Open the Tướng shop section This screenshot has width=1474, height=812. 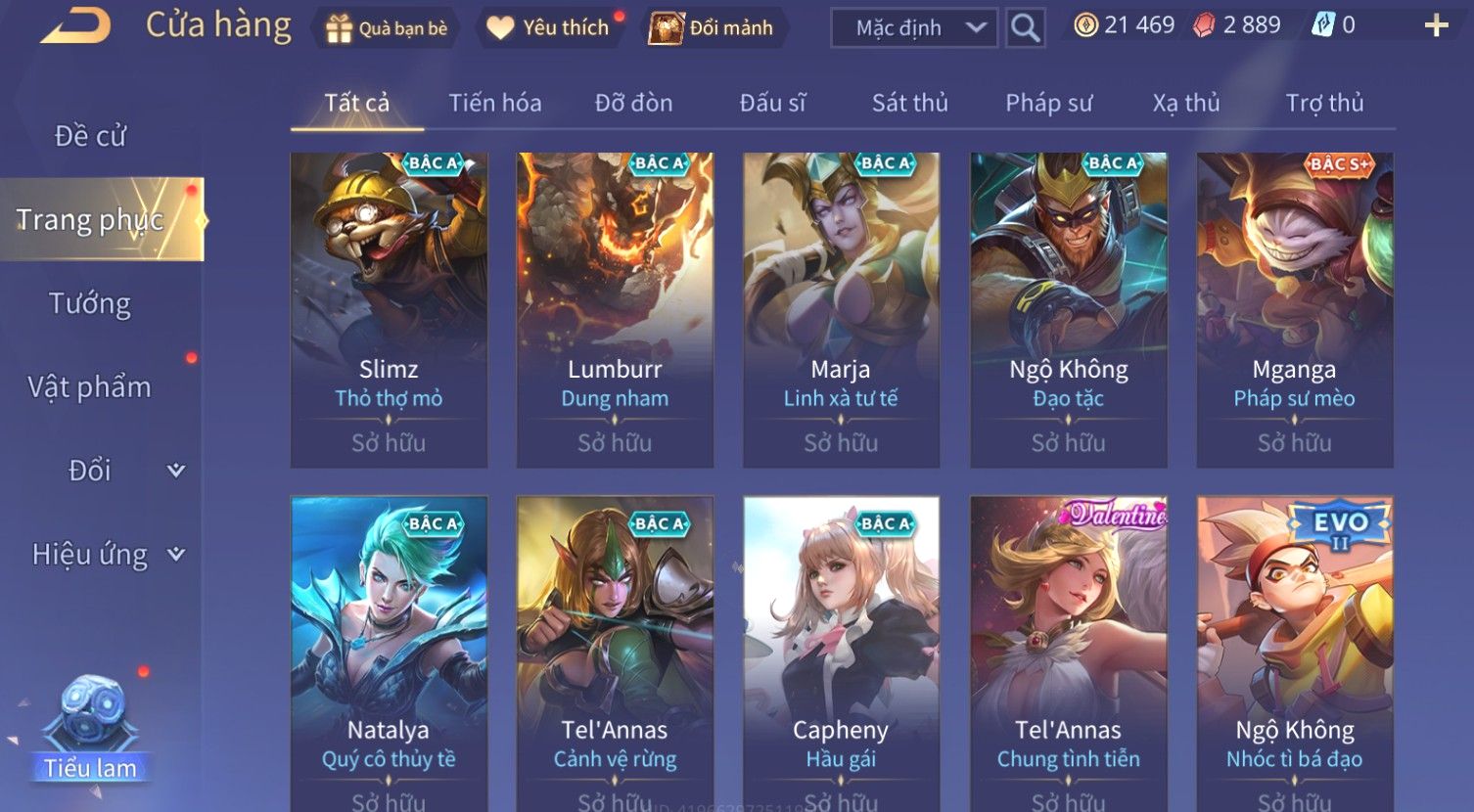pyautogui.click(x=90, y=303)
